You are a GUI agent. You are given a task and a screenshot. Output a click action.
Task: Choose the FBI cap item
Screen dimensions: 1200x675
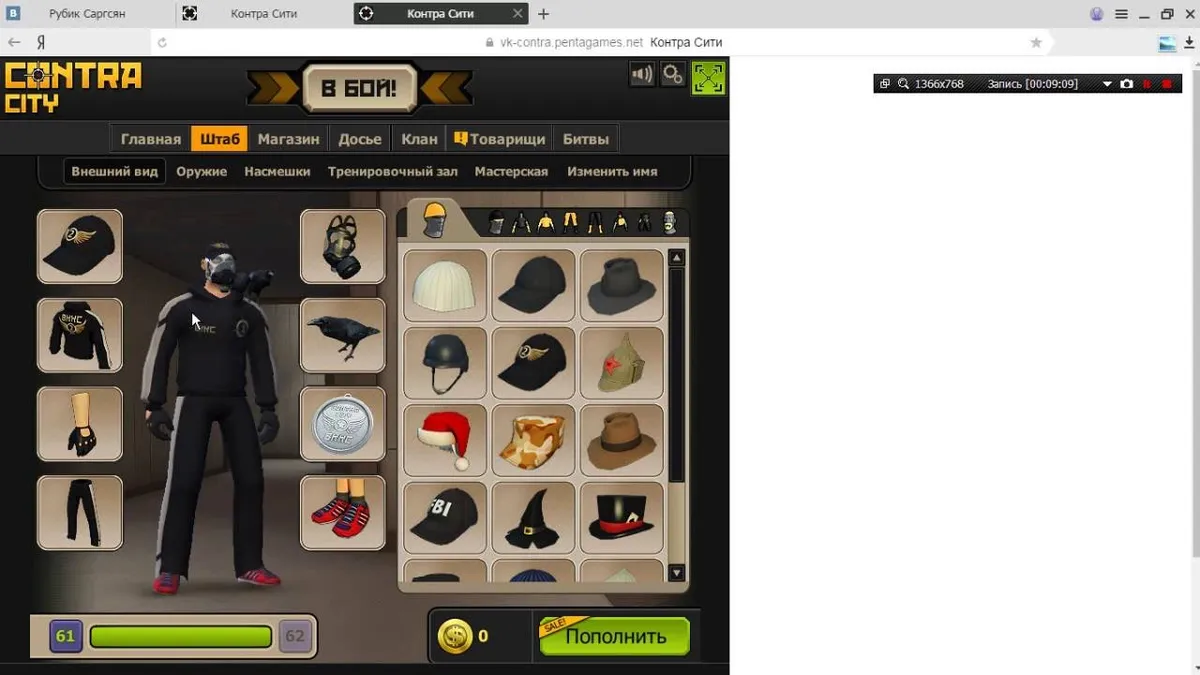tap(445, 518)
